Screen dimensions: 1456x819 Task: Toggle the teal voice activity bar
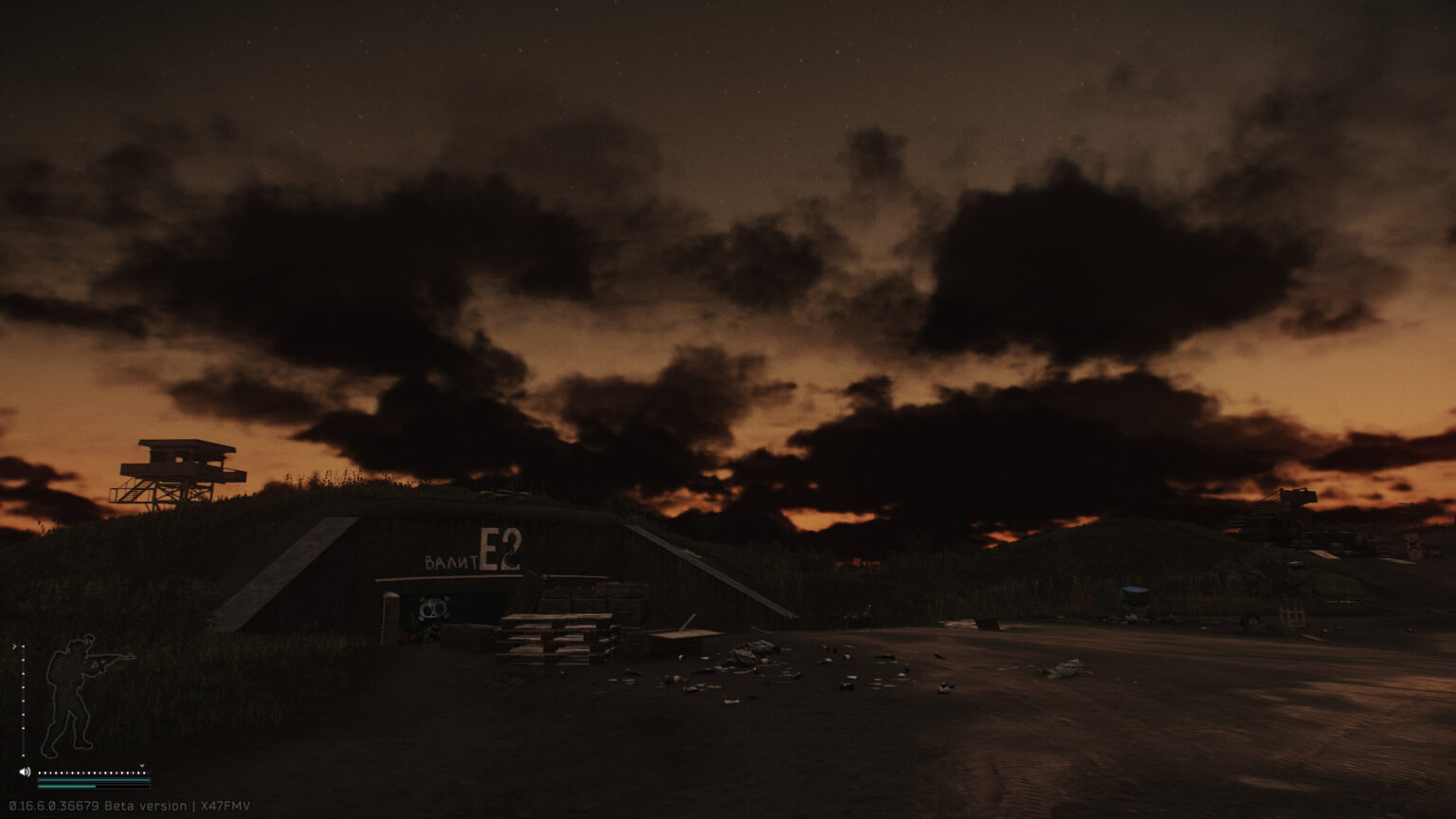pos(95,779)
